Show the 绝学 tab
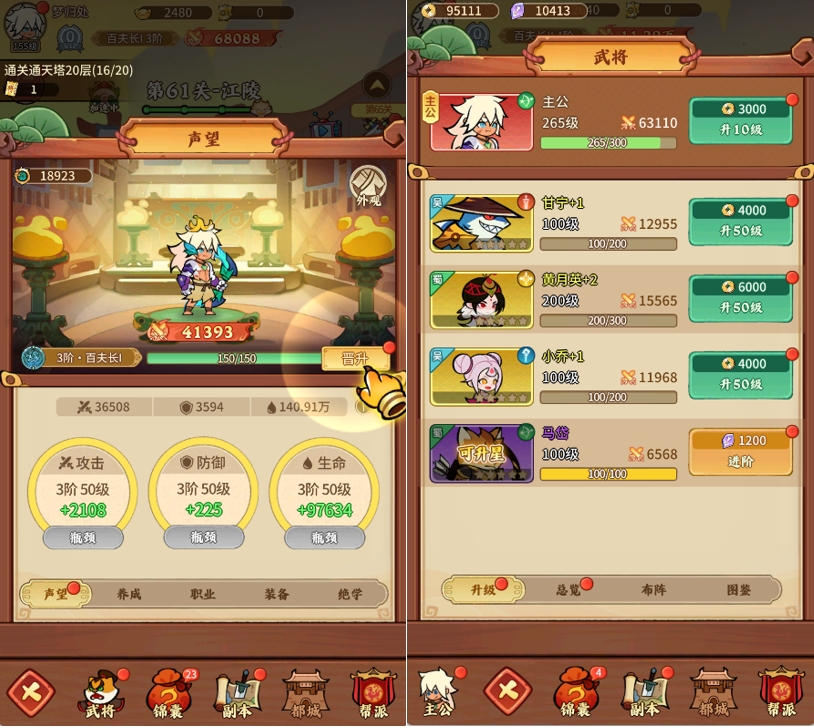The height and width of the screenshot is (728, 814). pos(350,594)
